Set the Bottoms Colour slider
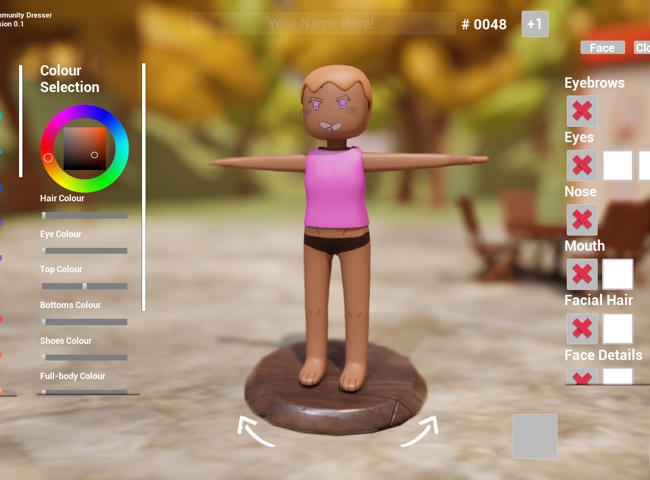Screen dimensions: 650x480 84,322
